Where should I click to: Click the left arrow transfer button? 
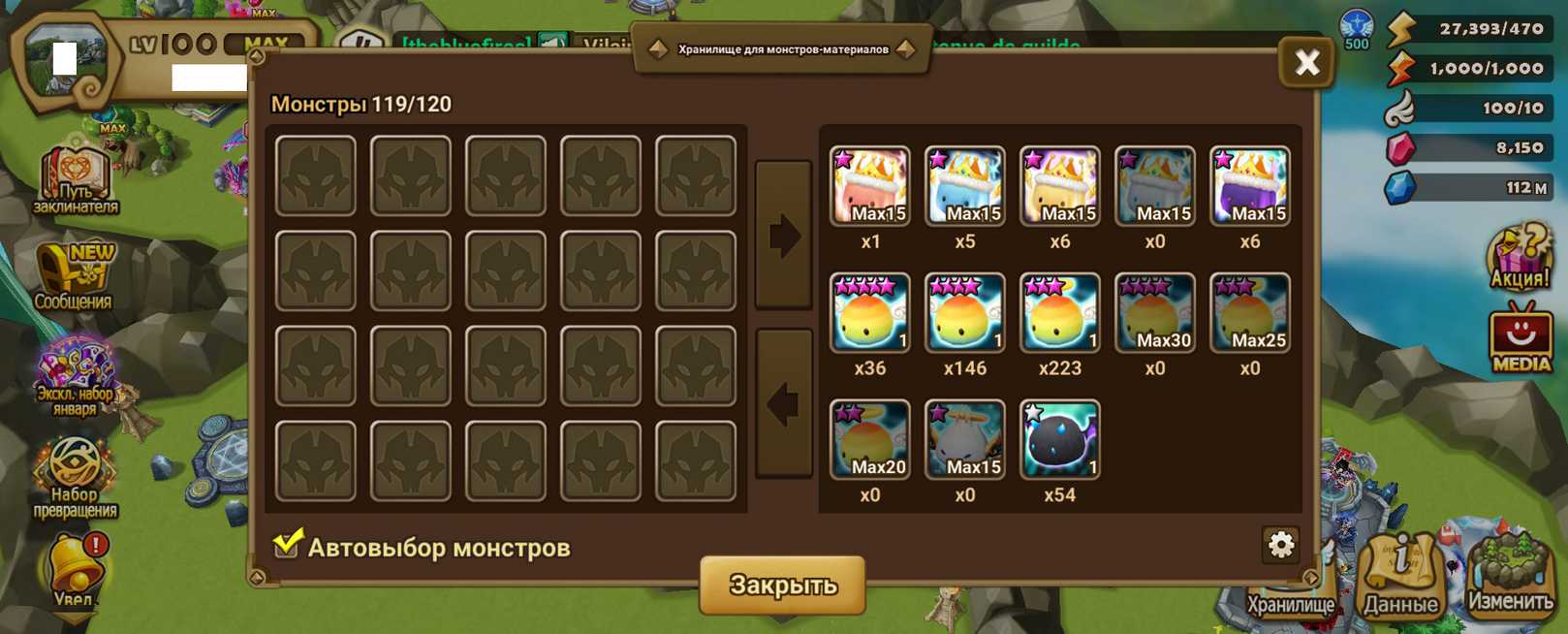point(783,403)
